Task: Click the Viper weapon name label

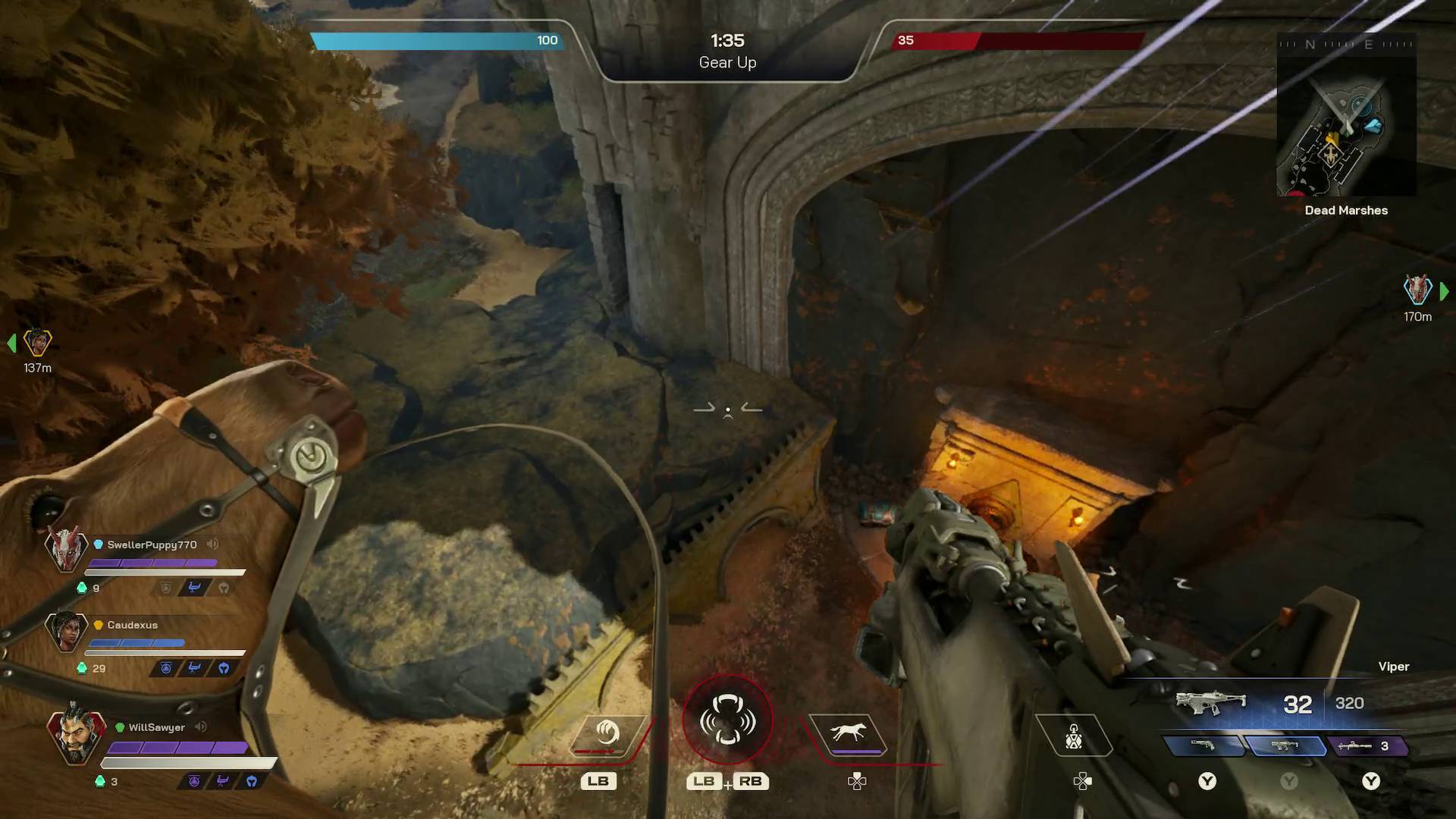Action: pos(1395,667)
